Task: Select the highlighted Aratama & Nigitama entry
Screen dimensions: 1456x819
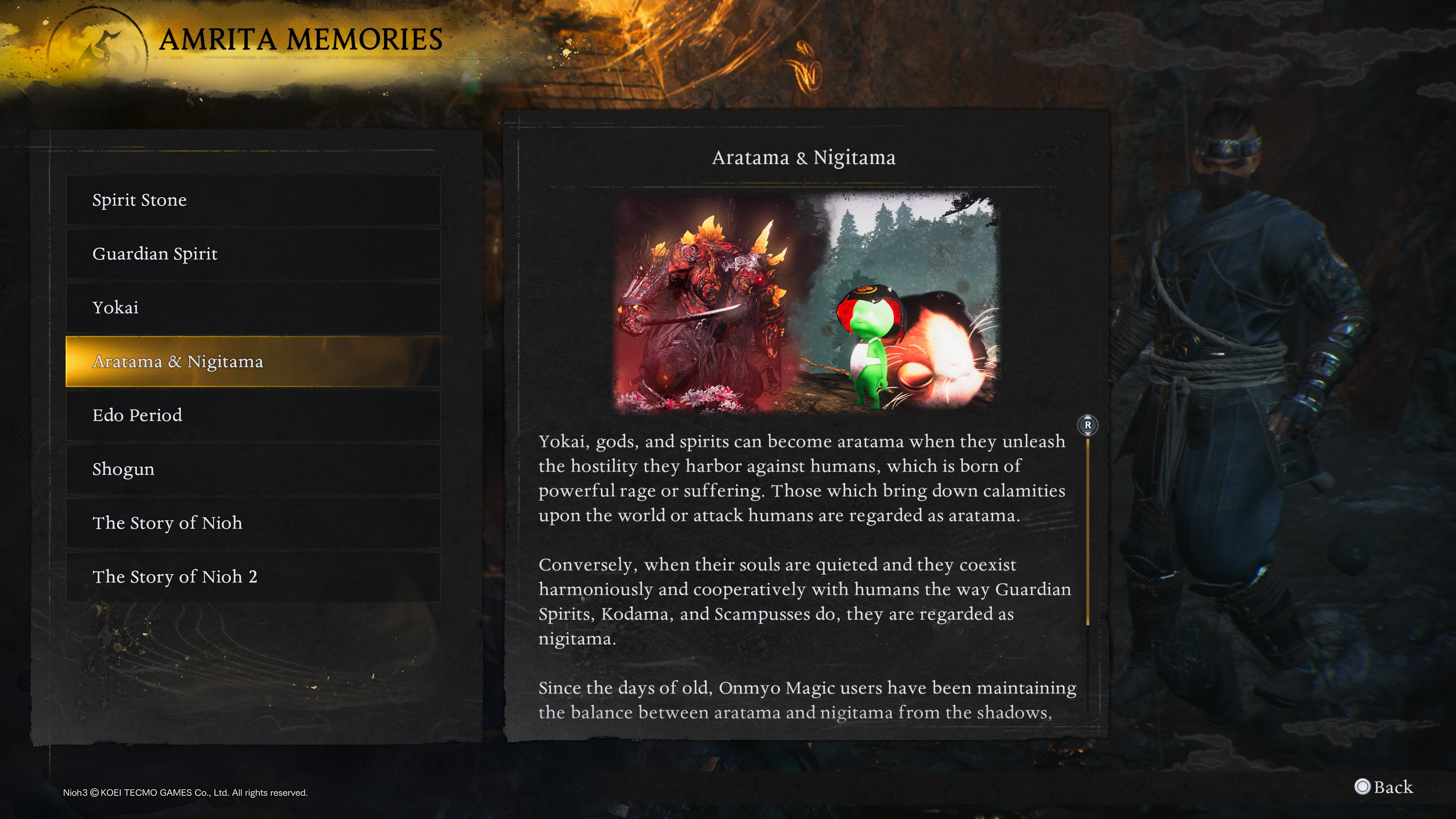Action: (253, 361)
